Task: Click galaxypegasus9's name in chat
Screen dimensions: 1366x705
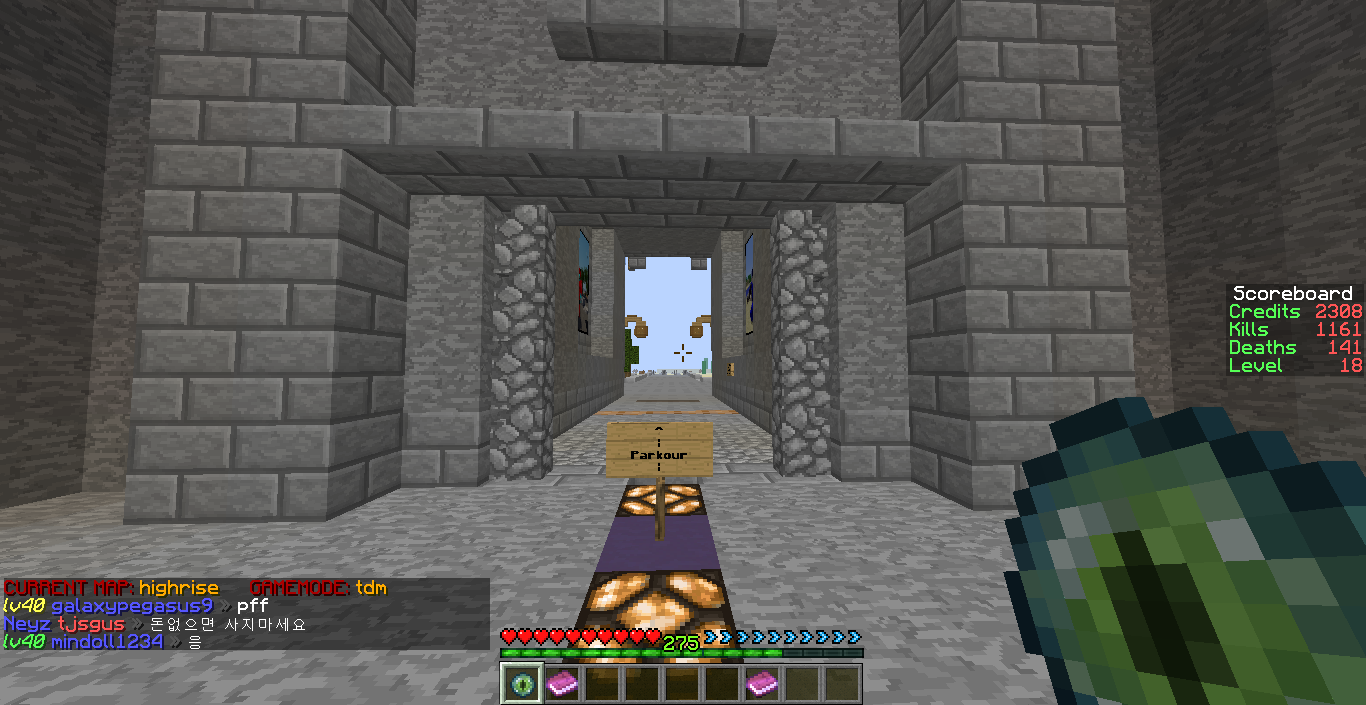Action: coord(132,606)
